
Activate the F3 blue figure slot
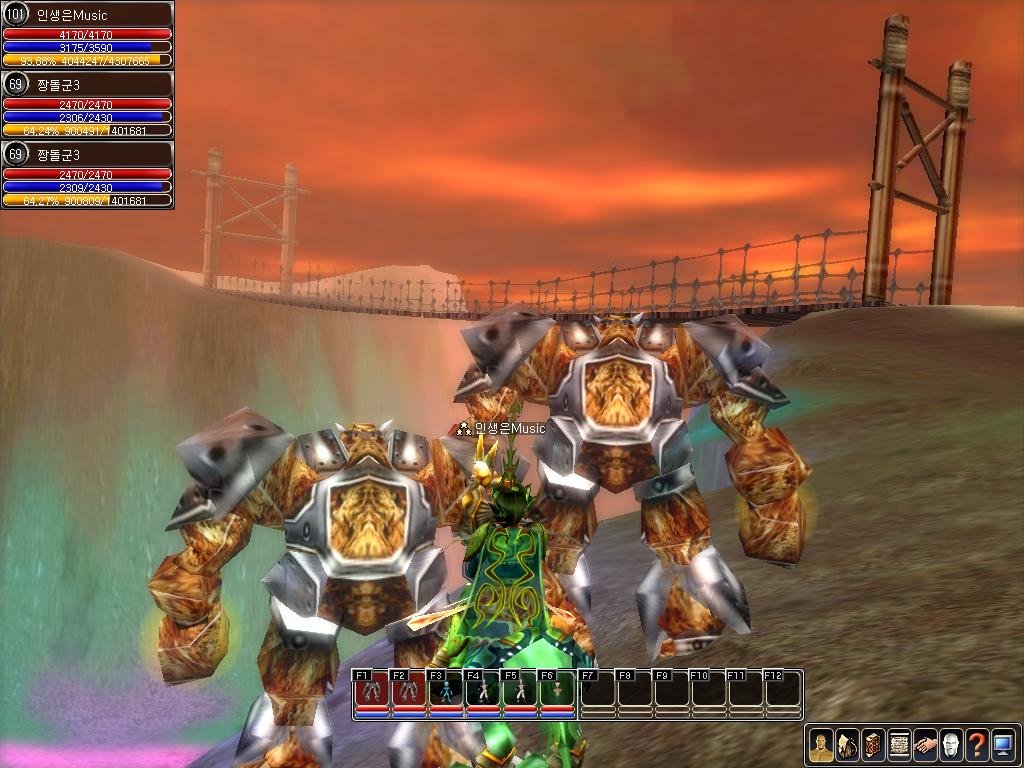click(446, 691)
